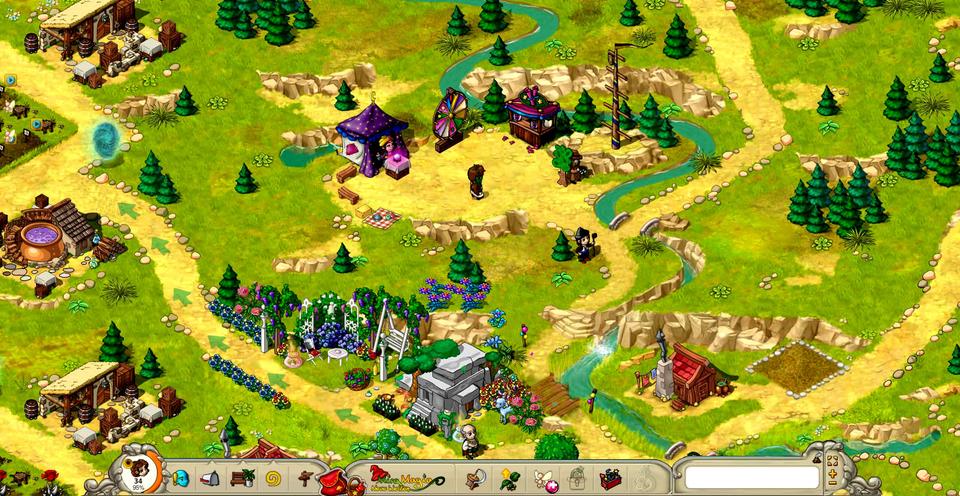Click the golden spiral icon
This screenshot has width=960, height=496.
(273, 478)
